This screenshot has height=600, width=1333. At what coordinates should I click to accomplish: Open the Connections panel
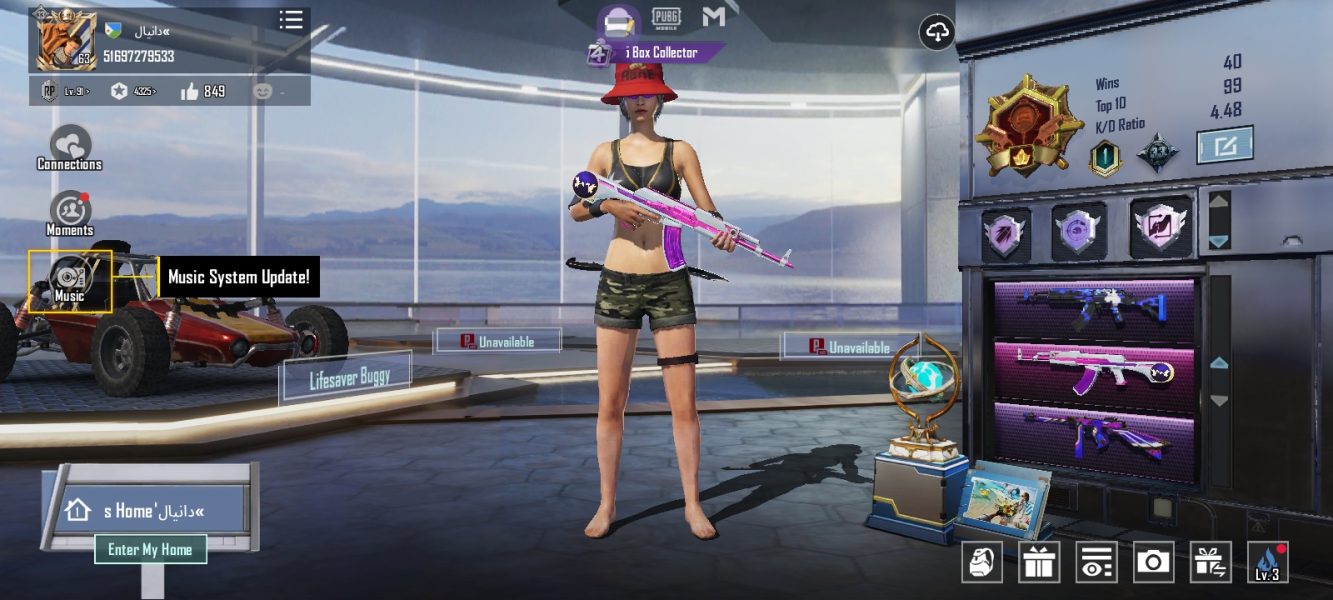pyautogui.click(x=70, y=146)
